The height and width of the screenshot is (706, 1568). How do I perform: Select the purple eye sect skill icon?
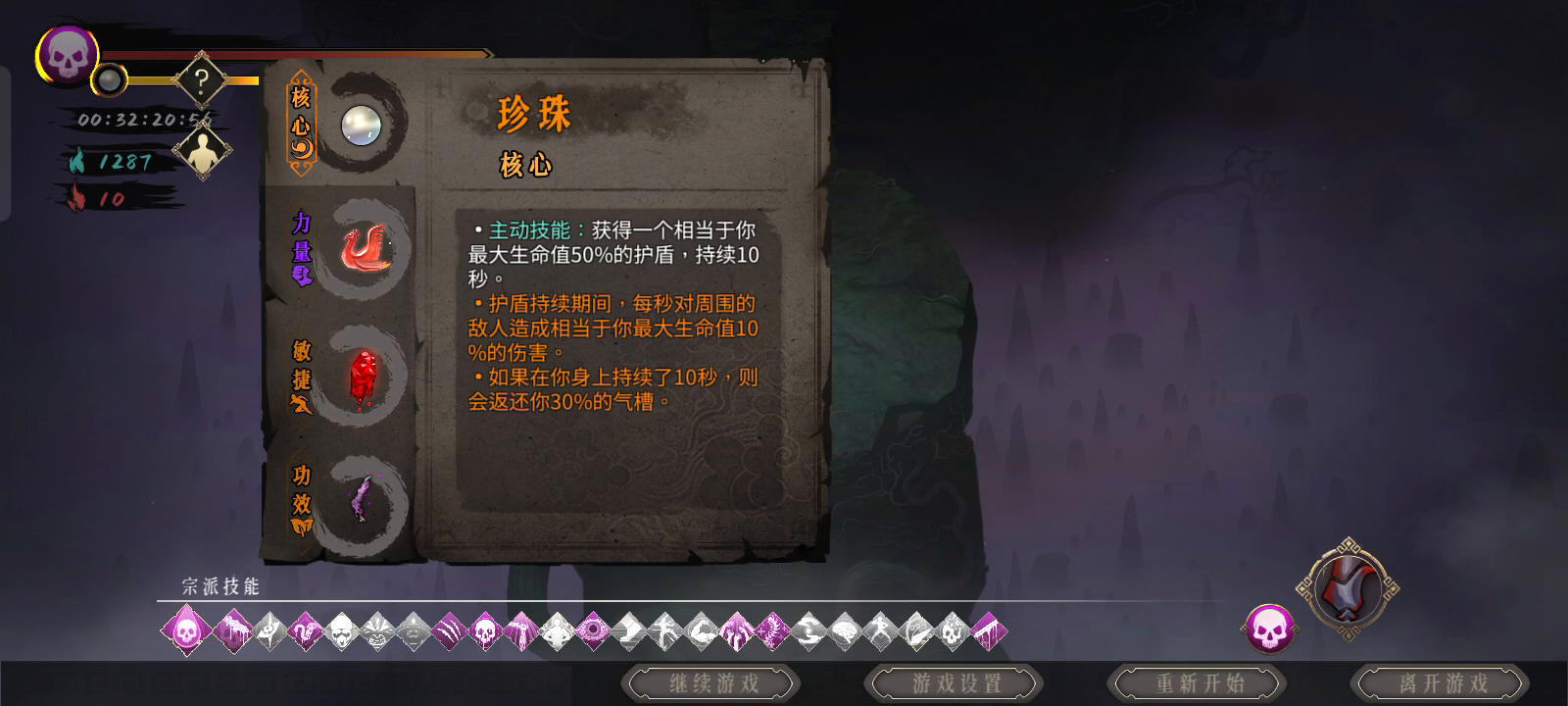[x=593, y=632]
